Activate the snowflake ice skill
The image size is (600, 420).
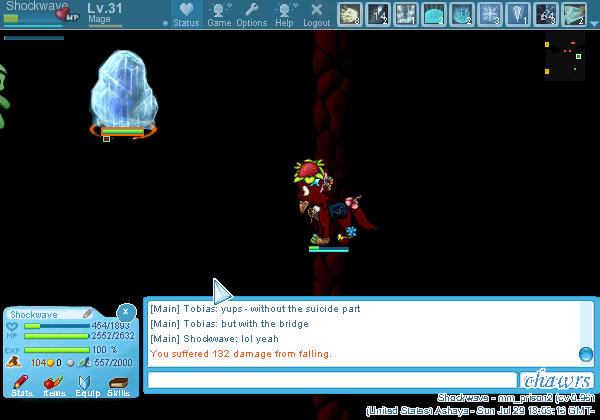click(x=490, y=13)
